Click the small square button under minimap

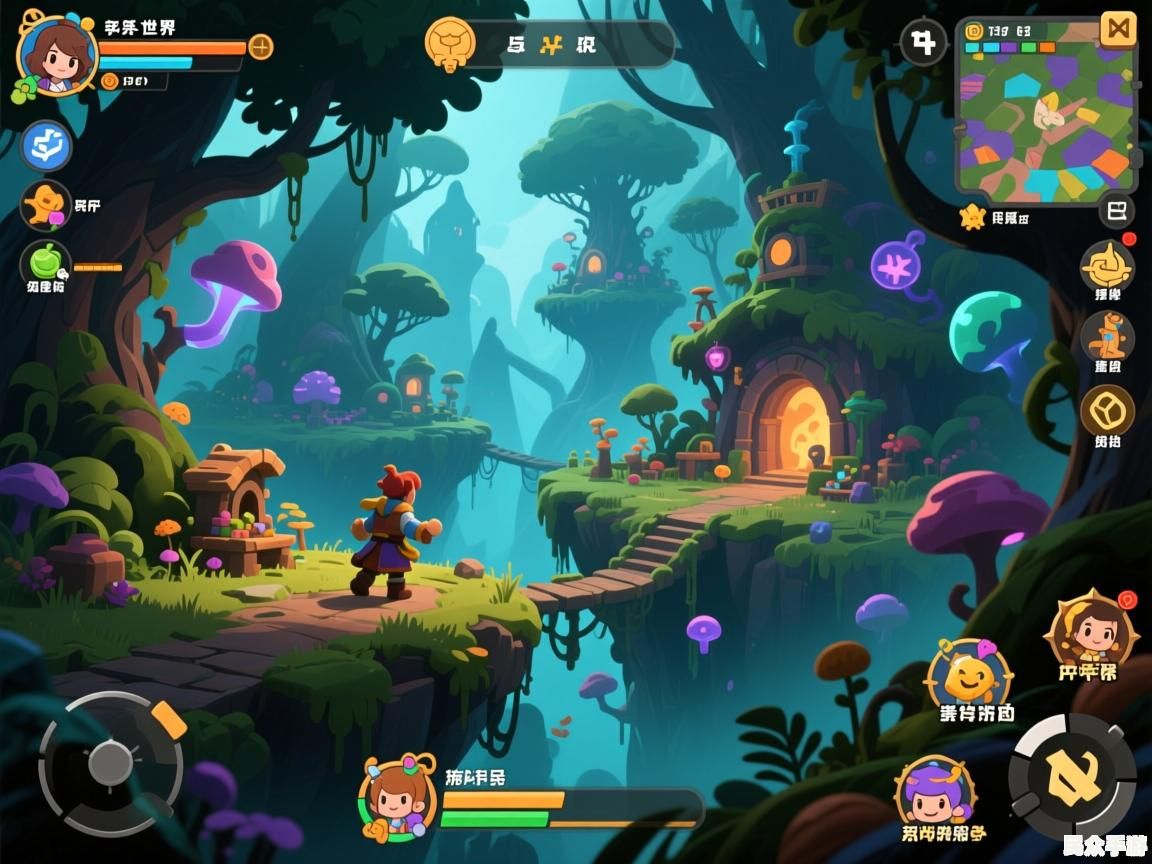coord(1117,211)
